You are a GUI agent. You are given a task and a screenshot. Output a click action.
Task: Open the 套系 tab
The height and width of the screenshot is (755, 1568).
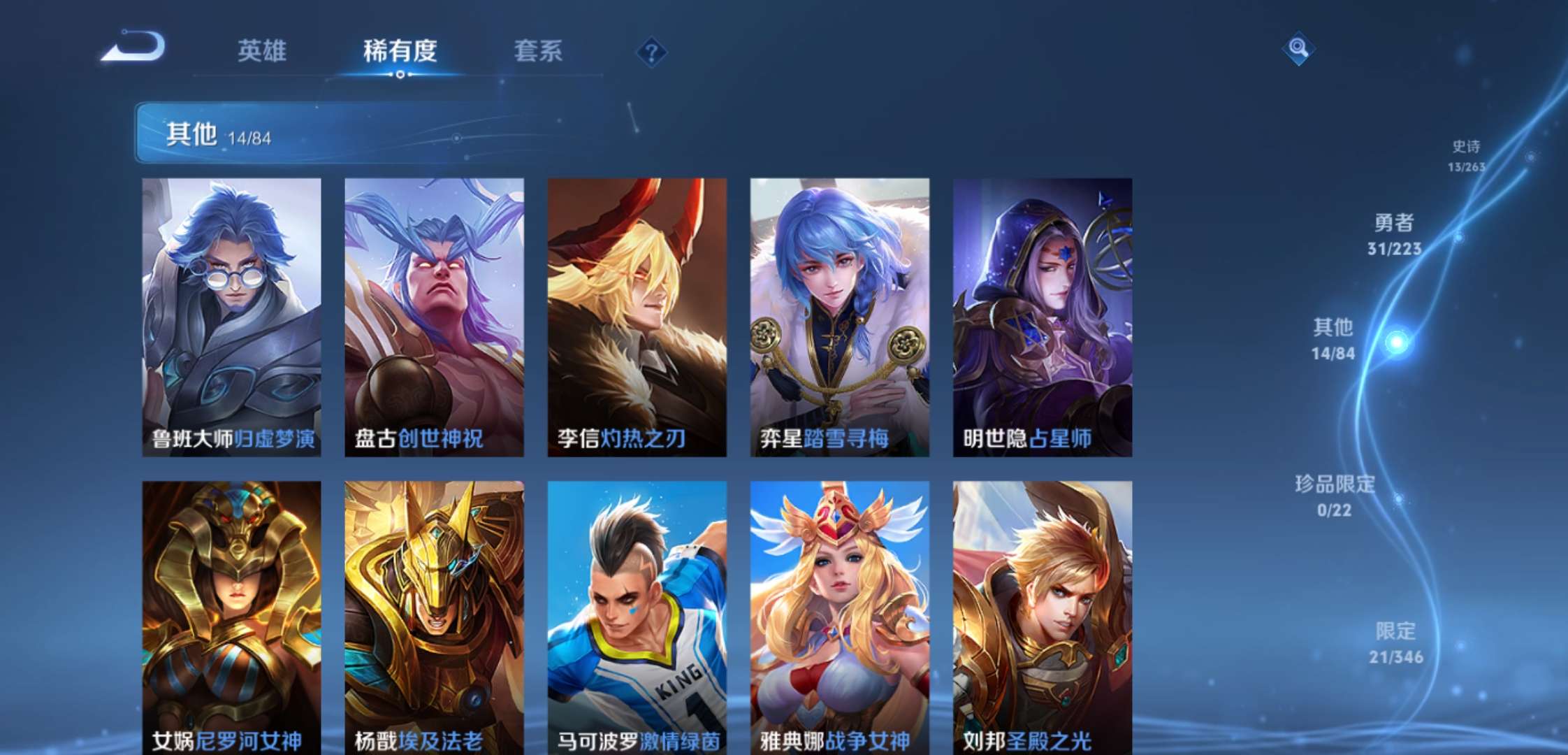click(538, 51)
